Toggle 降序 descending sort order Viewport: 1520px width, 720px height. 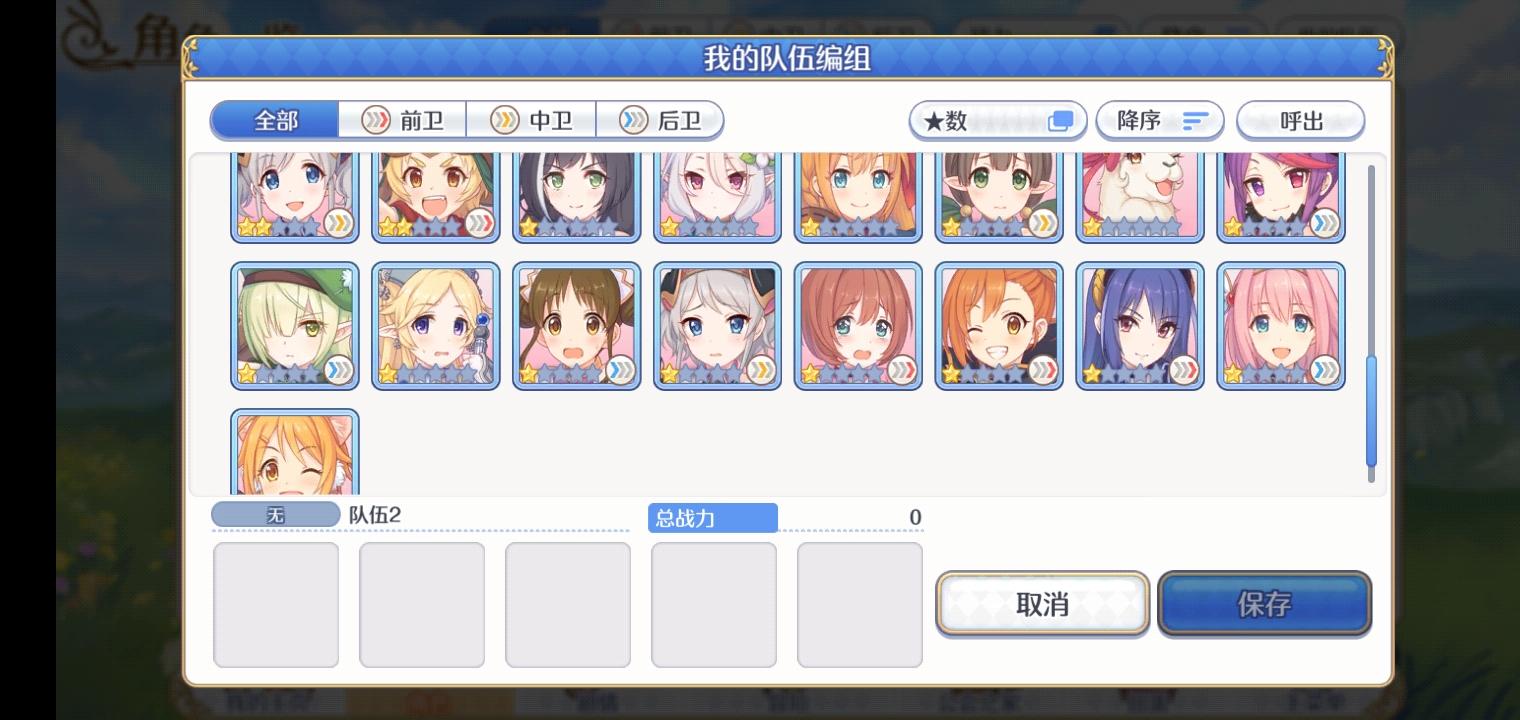point(1159,120)
